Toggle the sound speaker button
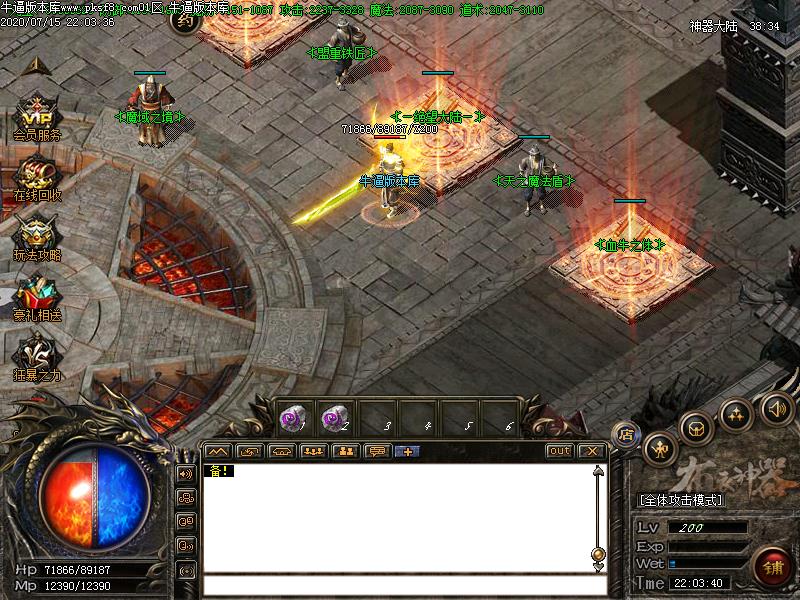Viewport: 800px width, 600px height. pyautogui.click(x=776, y=407)
